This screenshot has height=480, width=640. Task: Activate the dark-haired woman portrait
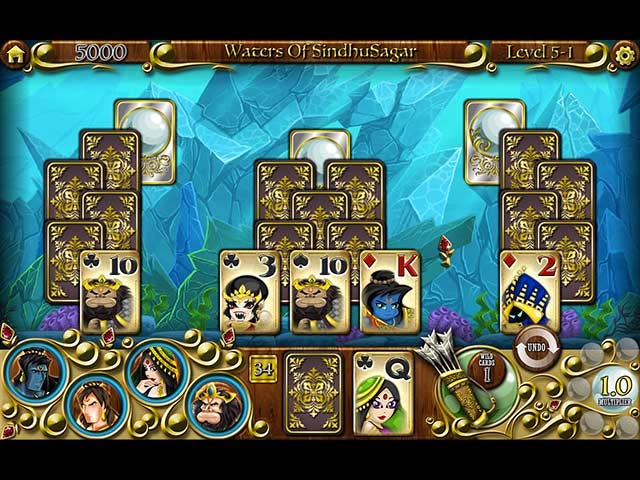coord(154,370)
